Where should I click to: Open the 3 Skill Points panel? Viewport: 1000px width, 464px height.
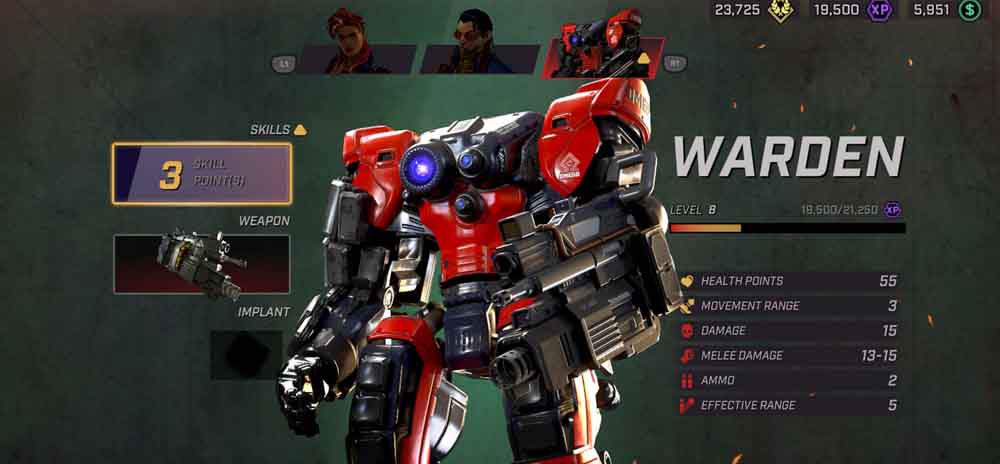click(202, 174)
